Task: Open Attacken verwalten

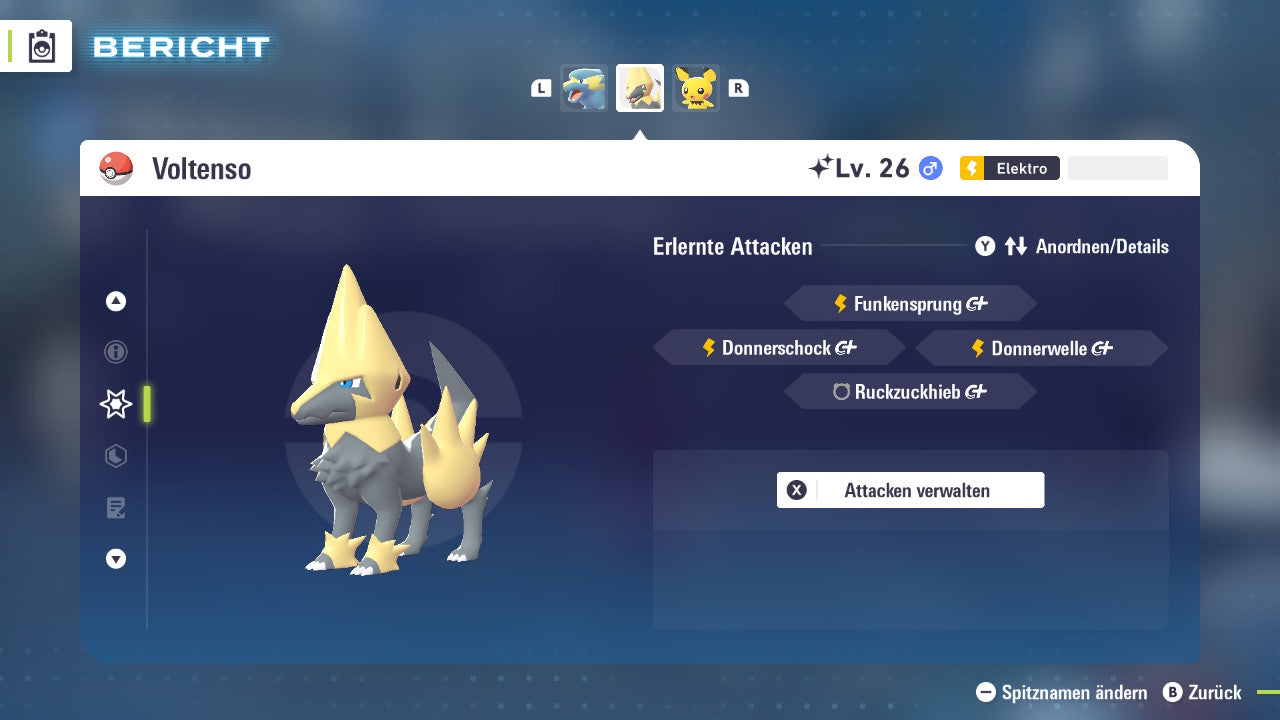Action: coord(910,490)
